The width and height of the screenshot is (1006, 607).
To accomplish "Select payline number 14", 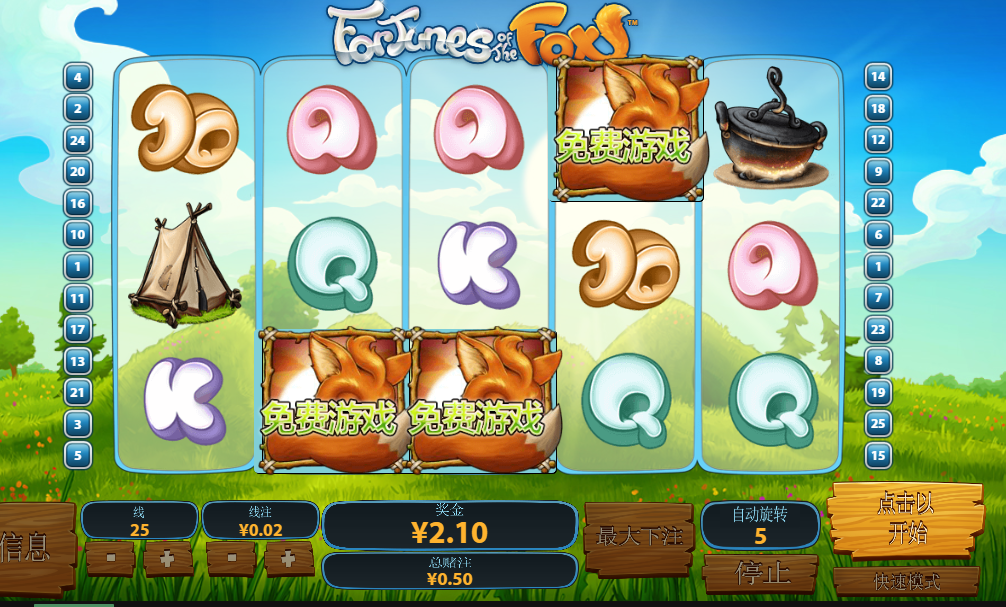I will point(878,77).
